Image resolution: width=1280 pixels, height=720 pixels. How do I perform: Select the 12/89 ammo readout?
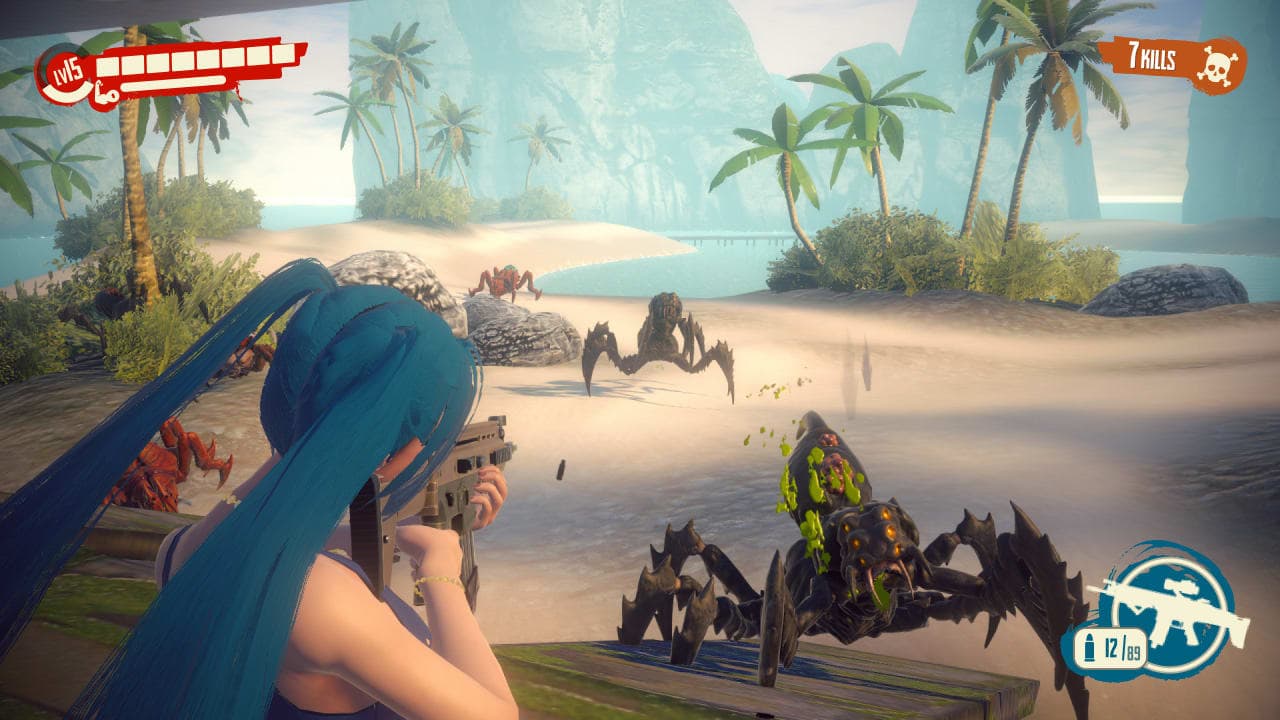point(1124,648)
